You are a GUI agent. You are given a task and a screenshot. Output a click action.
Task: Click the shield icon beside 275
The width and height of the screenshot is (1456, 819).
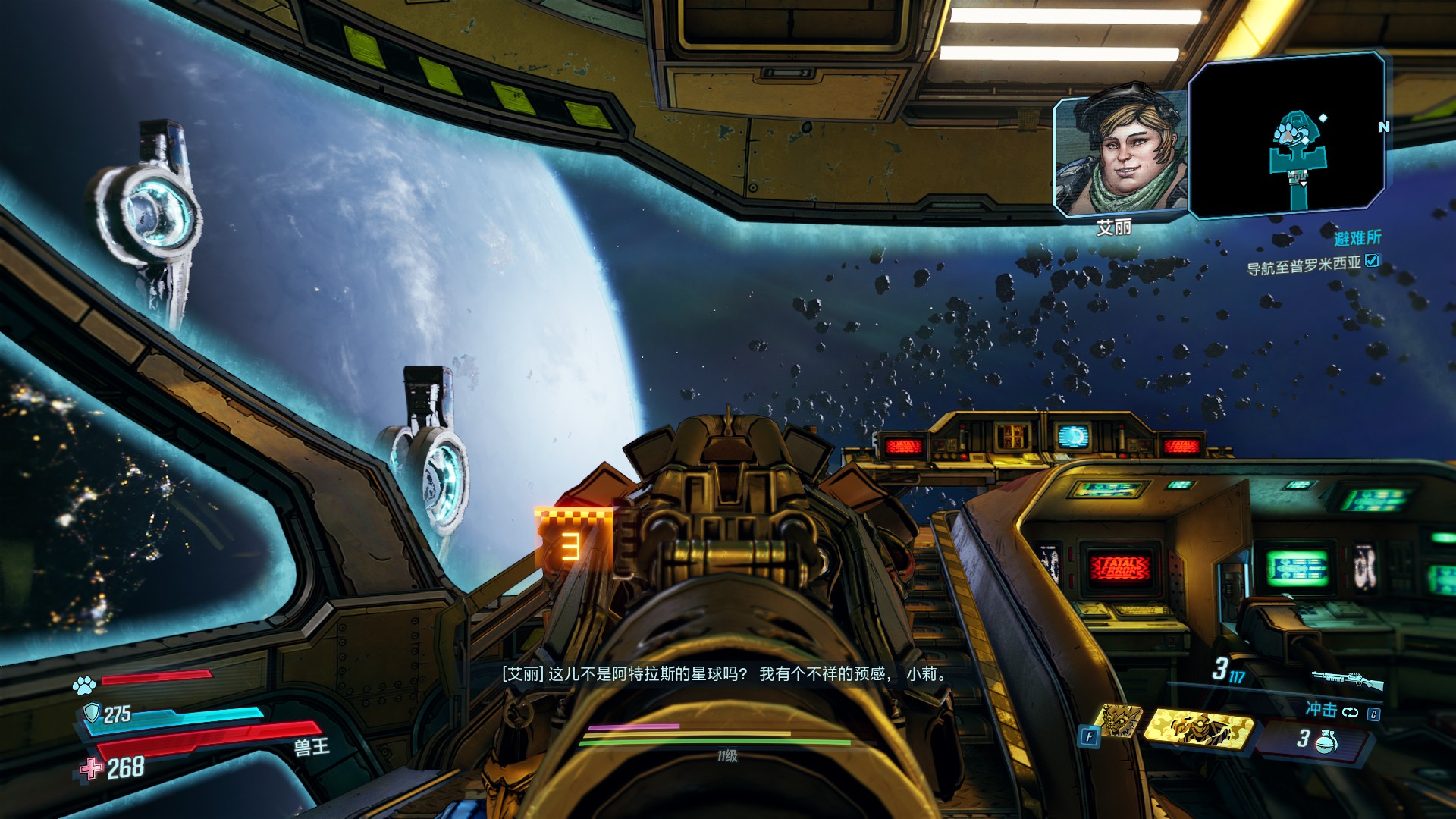[92, 713]
